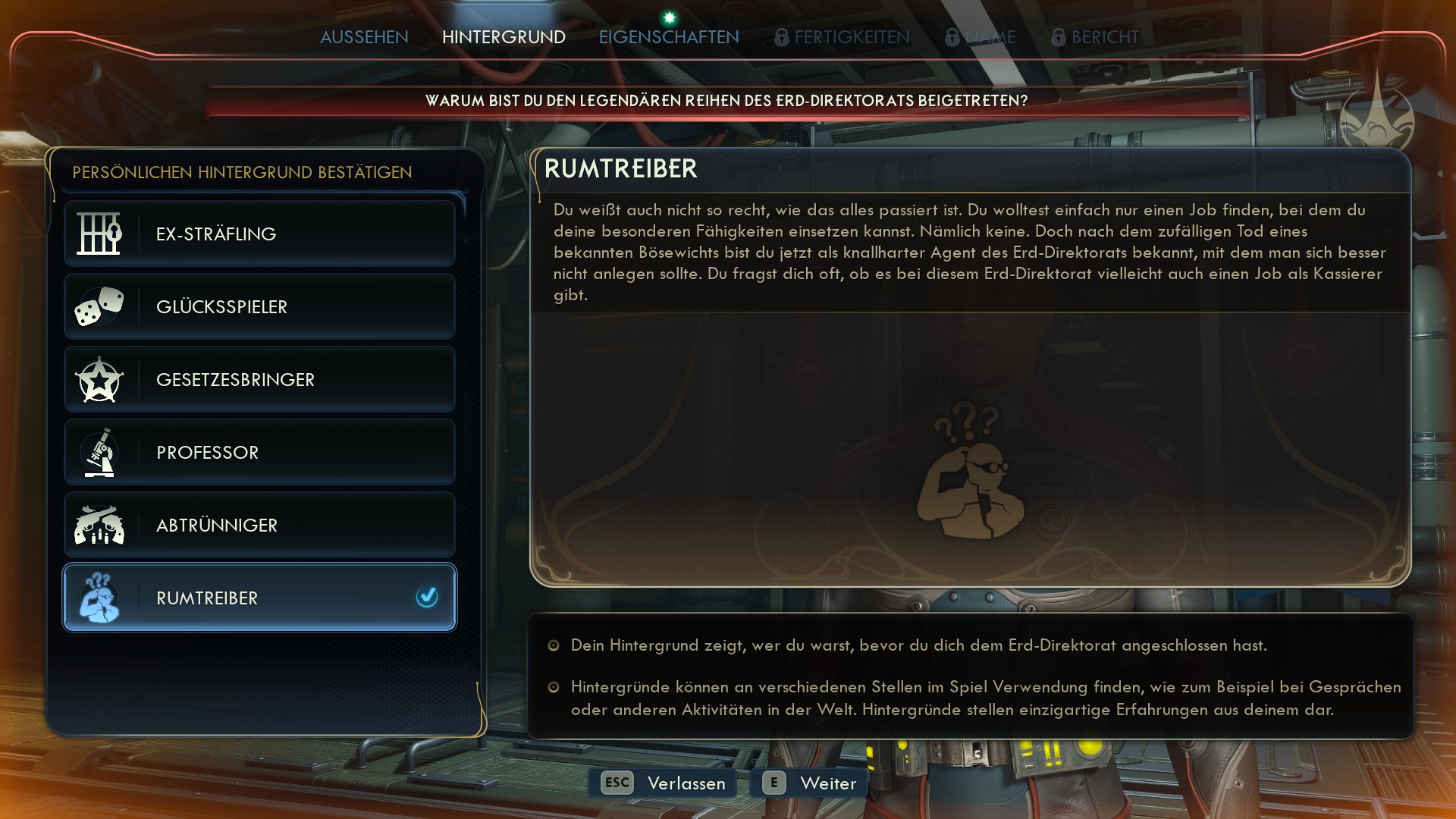Click the selected Rumtreiber background entry
This screenshot has height=819, width=1456.
259,598
